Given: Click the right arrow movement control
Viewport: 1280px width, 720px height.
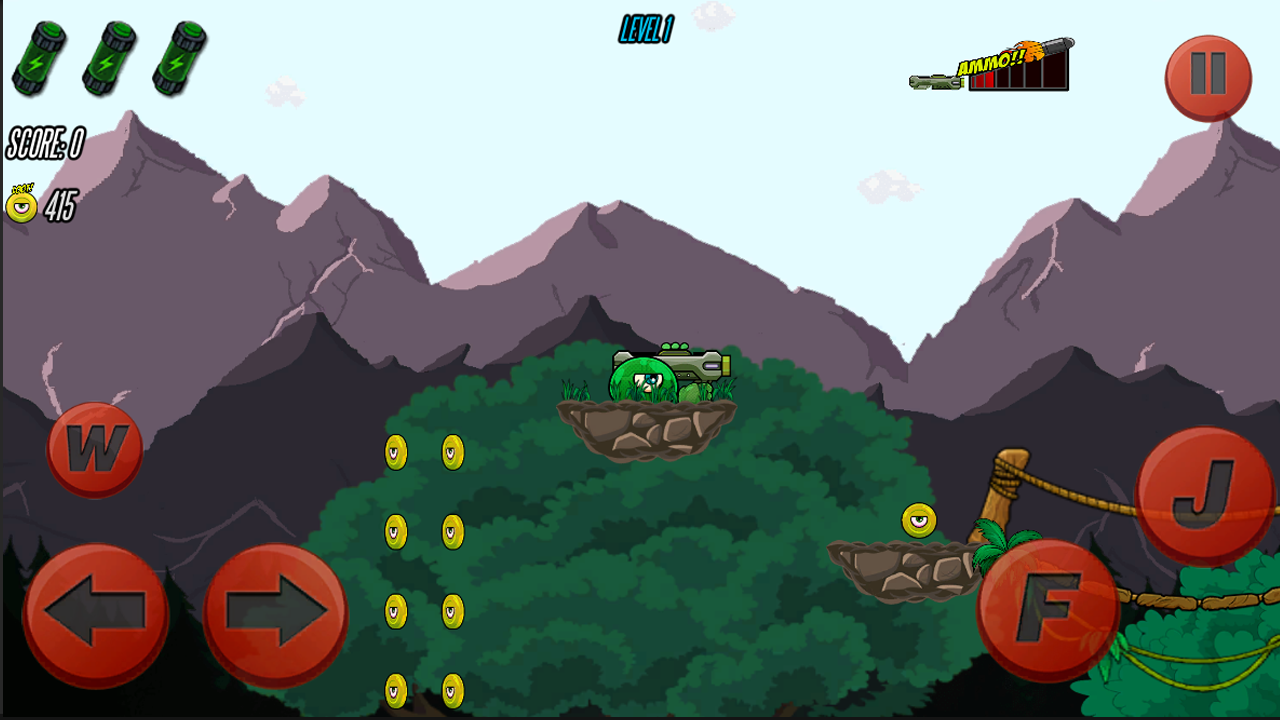Looking at the screenshot, I should pyautogui.click(x=275, y=613).
